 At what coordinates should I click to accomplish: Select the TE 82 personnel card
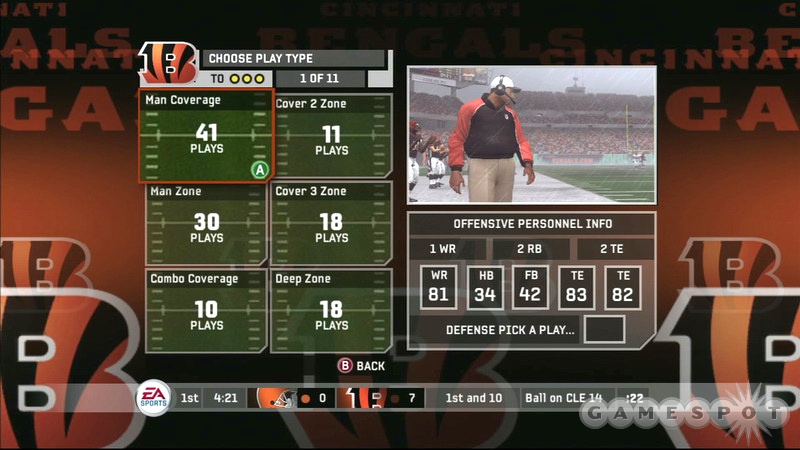point(623,287)
